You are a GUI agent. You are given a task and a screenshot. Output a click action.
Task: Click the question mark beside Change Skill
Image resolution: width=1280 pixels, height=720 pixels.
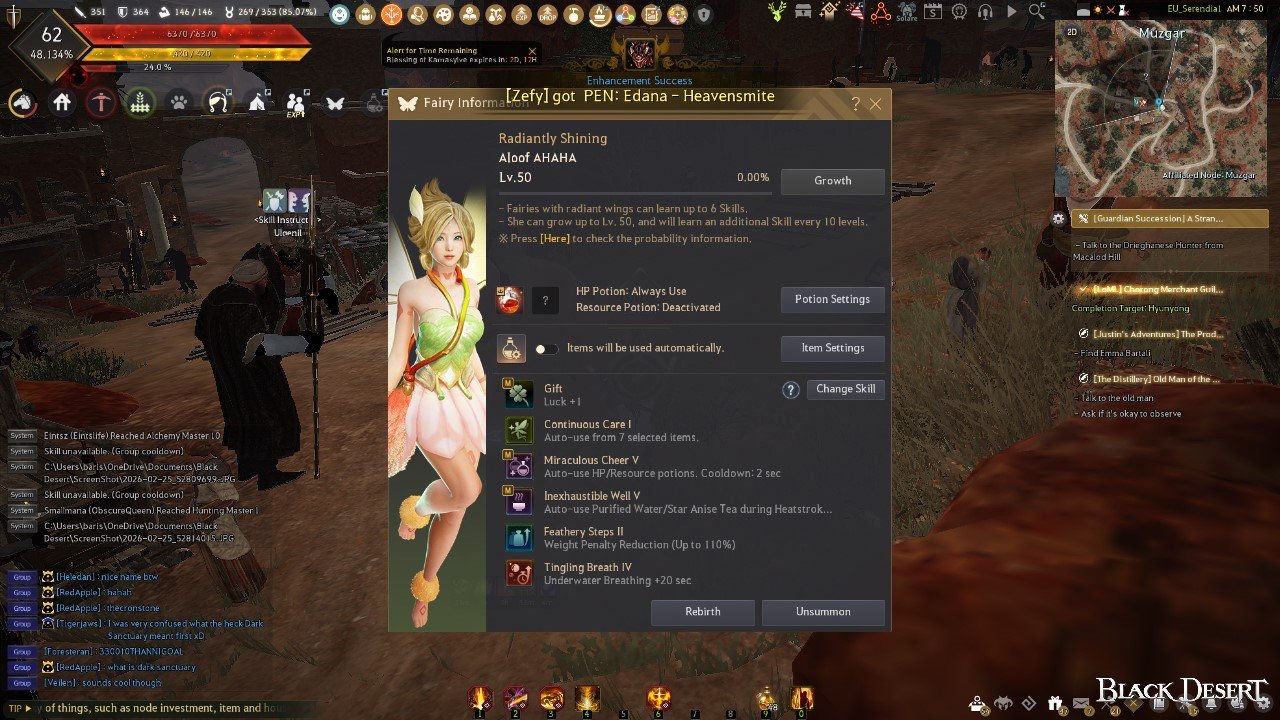[x=790, y=390]
